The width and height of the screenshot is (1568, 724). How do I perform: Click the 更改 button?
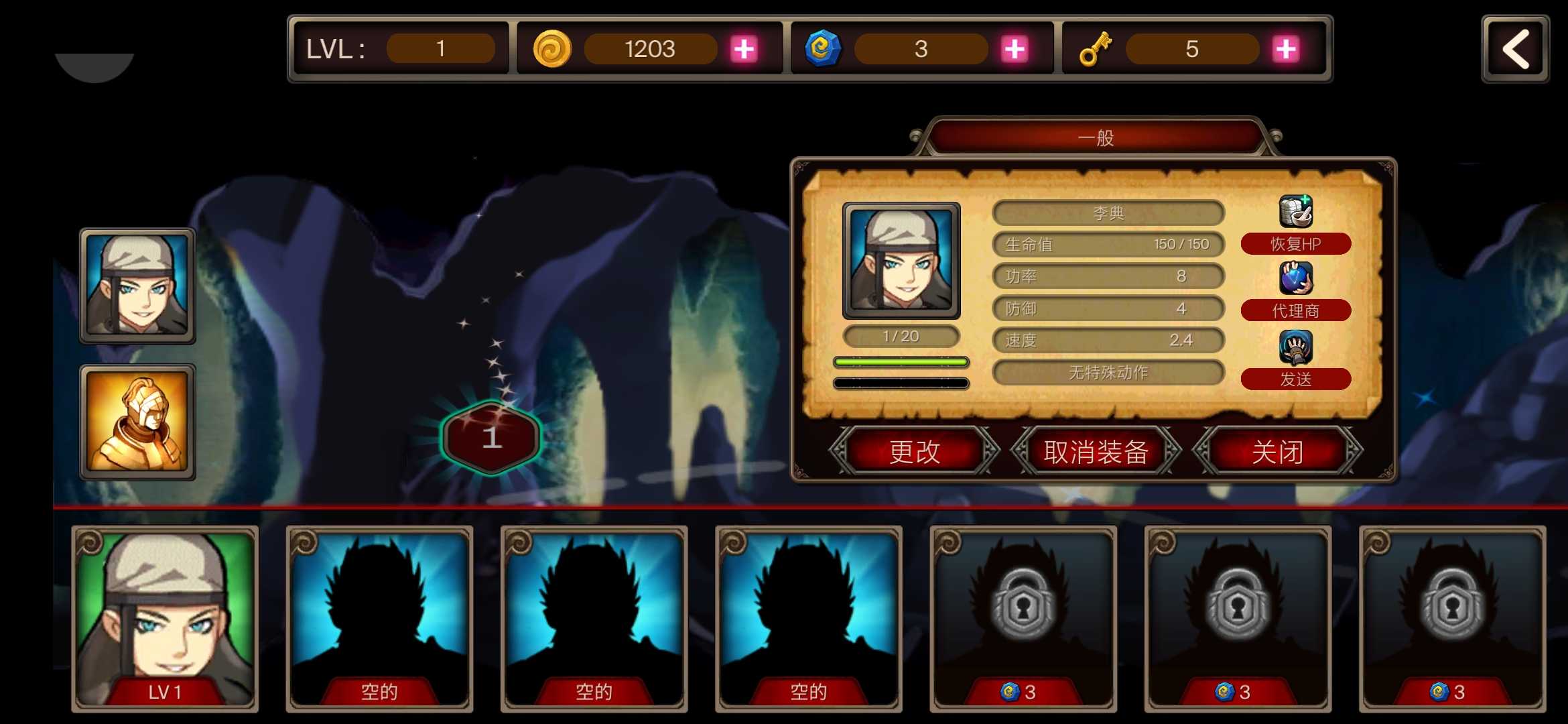(x=913, y=452)
